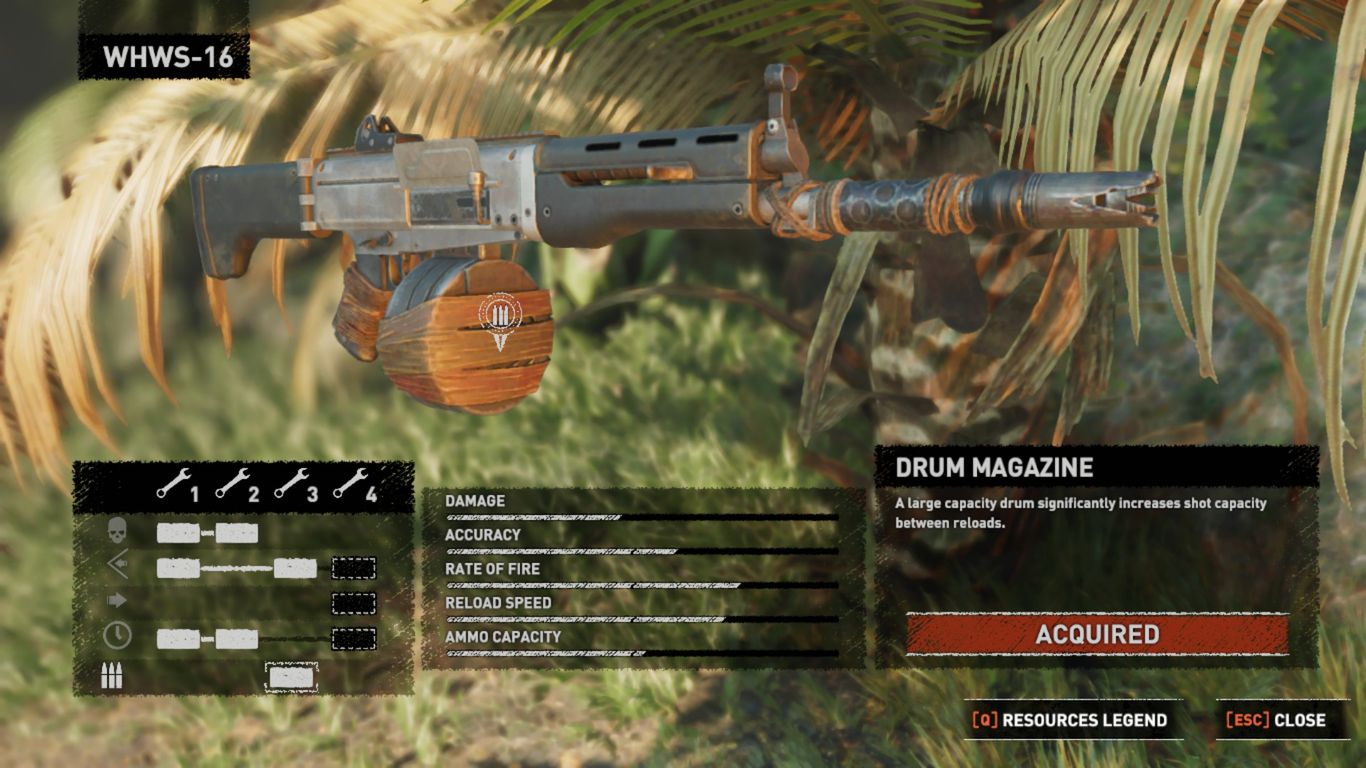
Task: Pick the tier 1 reload speed upgrade node
Action: [178, 638]
